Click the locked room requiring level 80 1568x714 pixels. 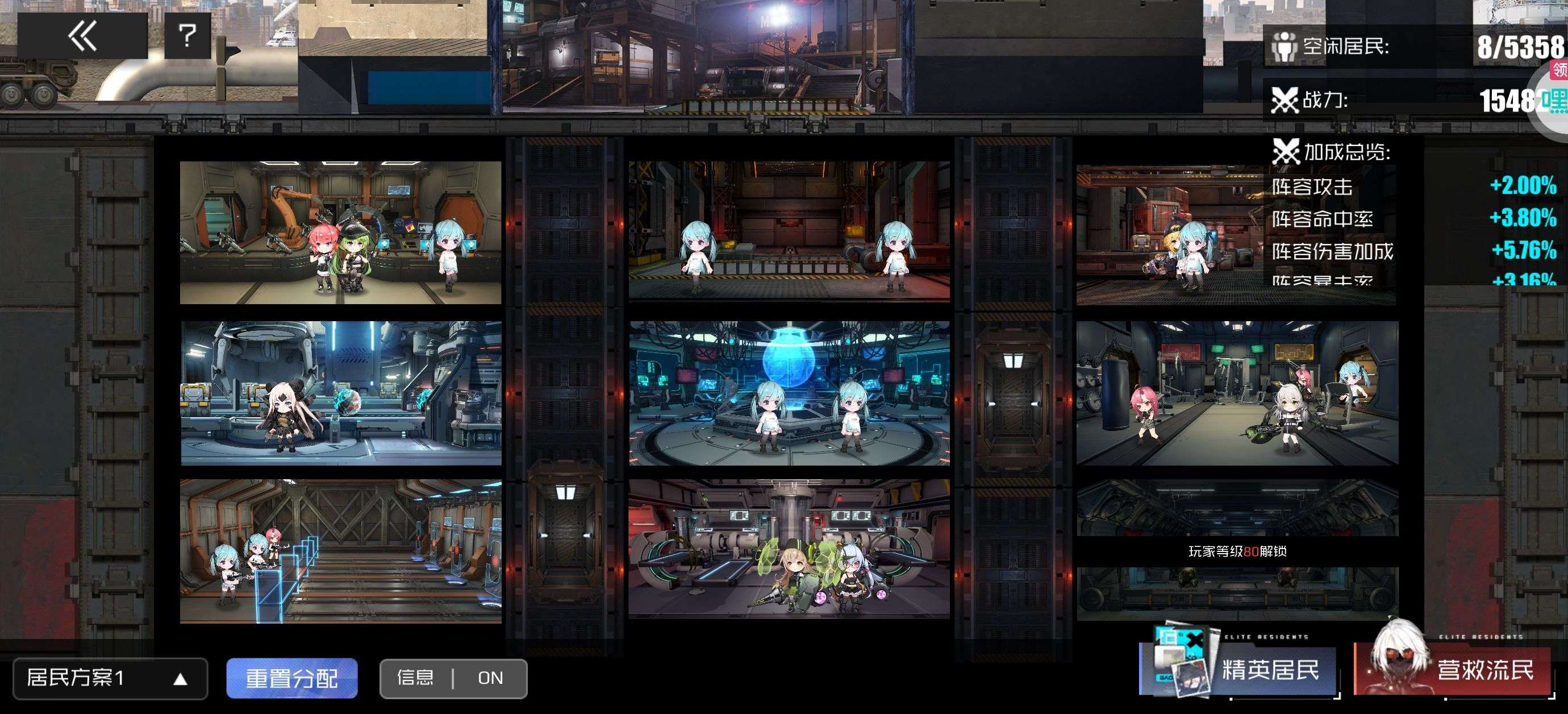click(1237, 551)
